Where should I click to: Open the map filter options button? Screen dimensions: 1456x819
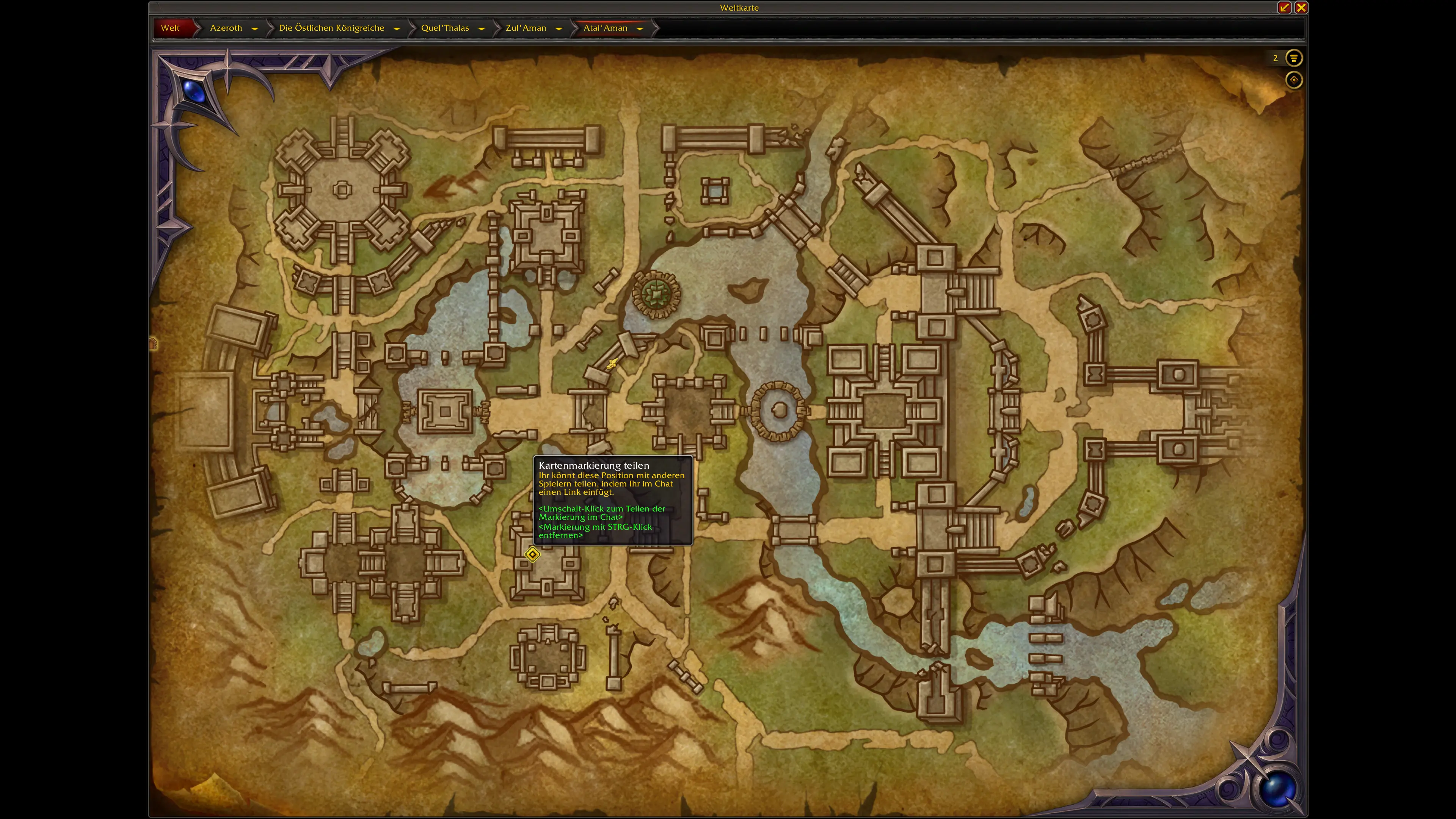(1293, 58)
